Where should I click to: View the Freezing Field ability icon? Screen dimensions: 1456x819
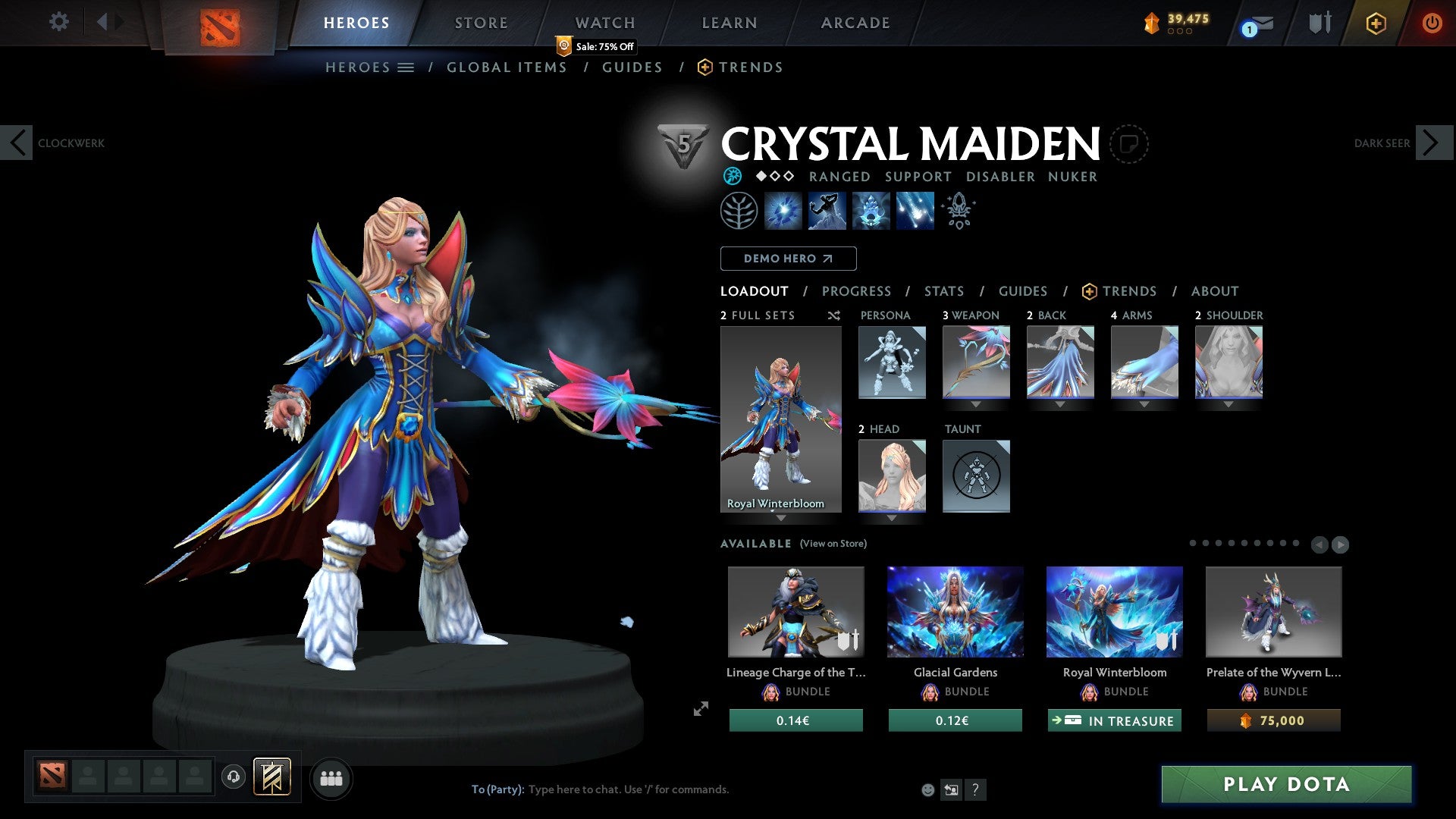[x=914, y=211]
